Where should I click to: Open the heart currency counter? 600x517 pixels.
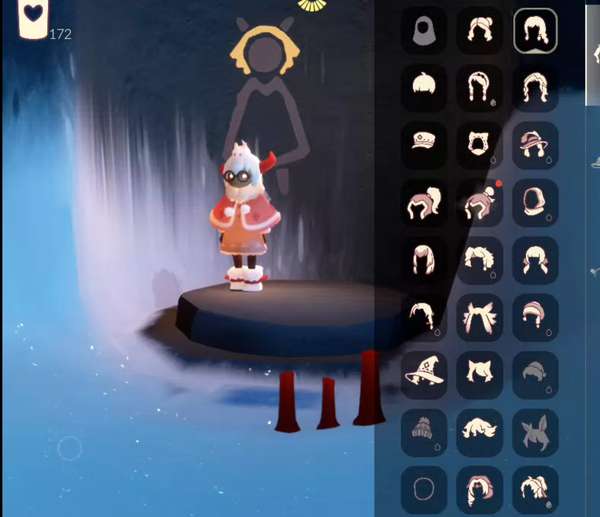click(x=33, y=21)
